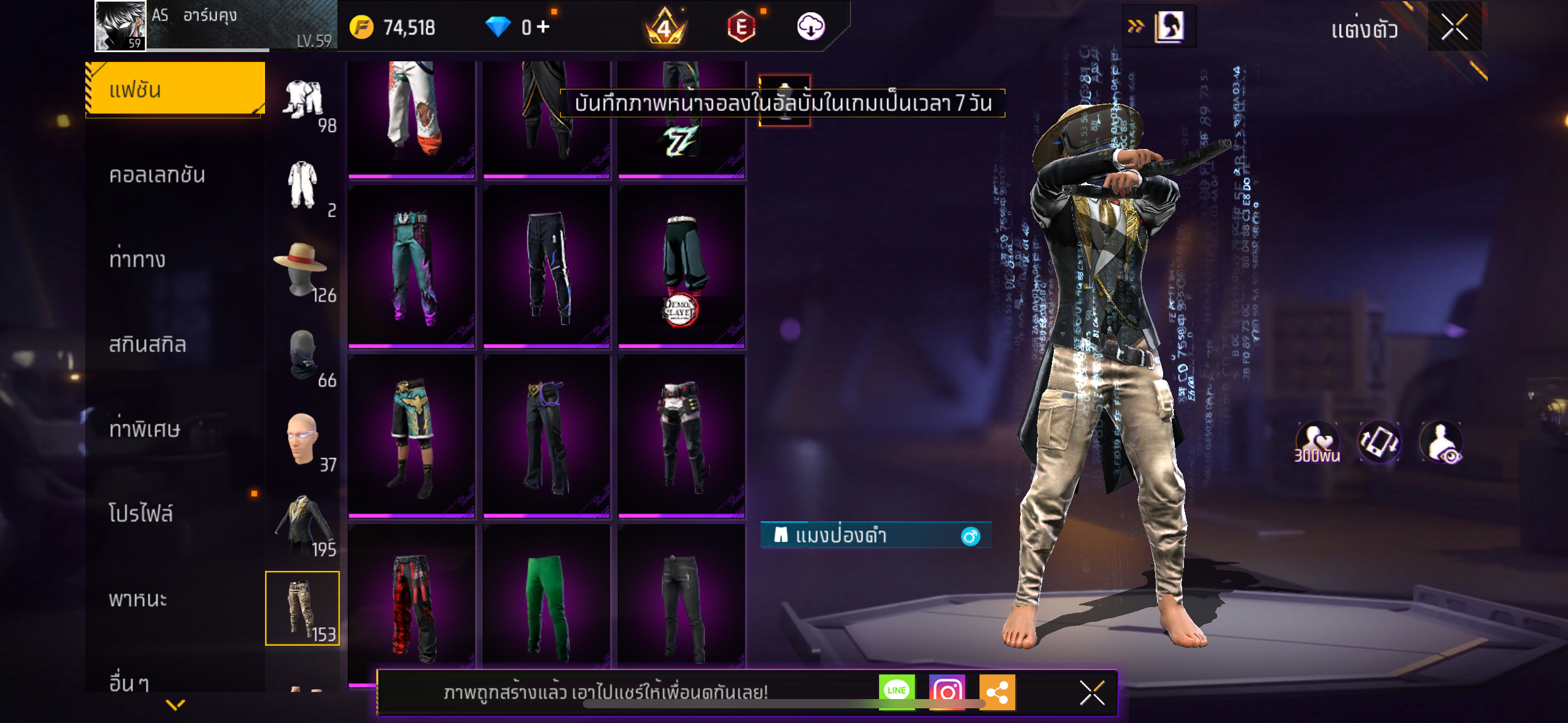Viewport: 1568px width, 723px height.
Task: Choose the black jacket tops category
Action: coord(302,524)
